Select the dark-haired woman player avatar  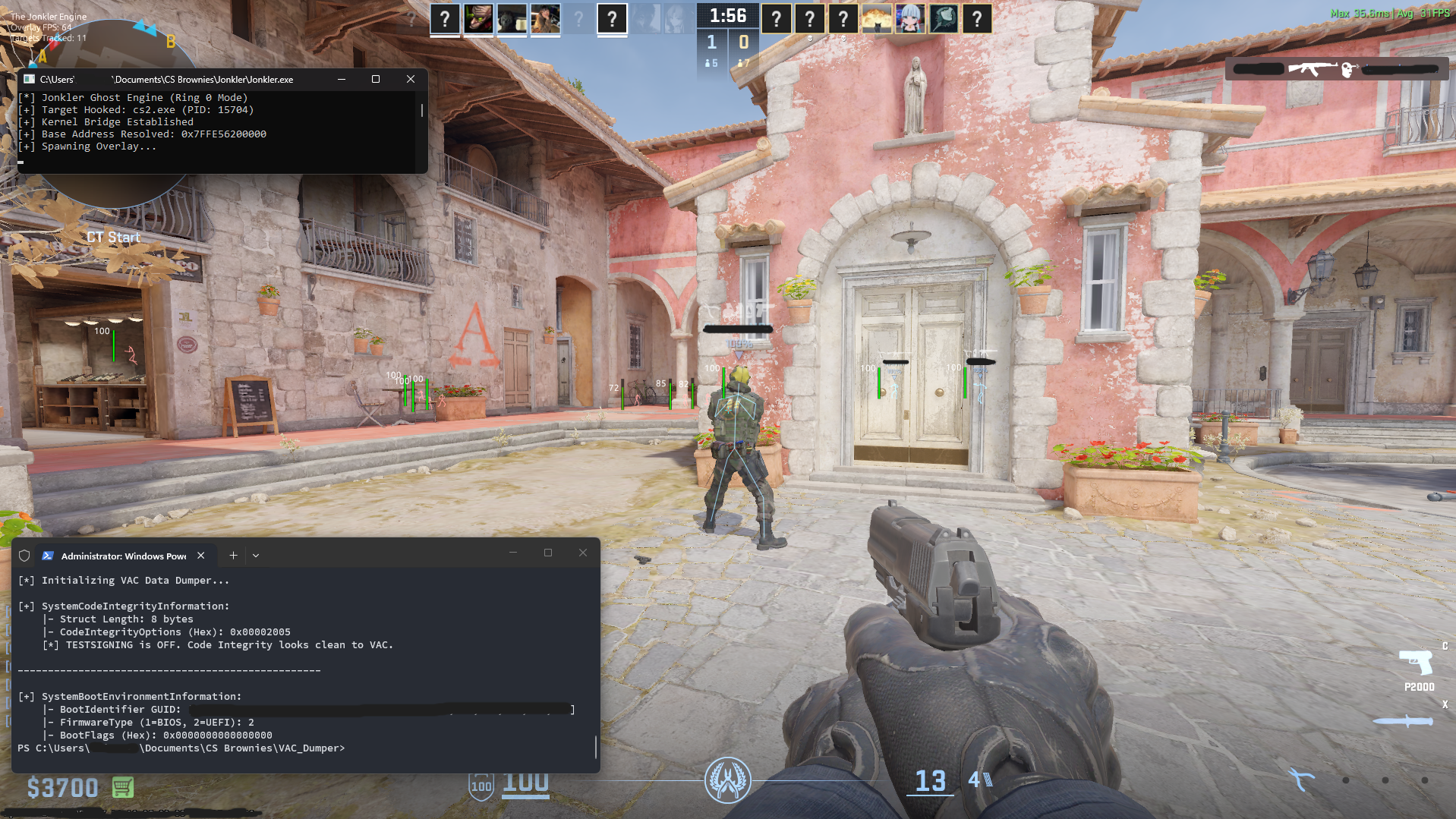[545, 18]
